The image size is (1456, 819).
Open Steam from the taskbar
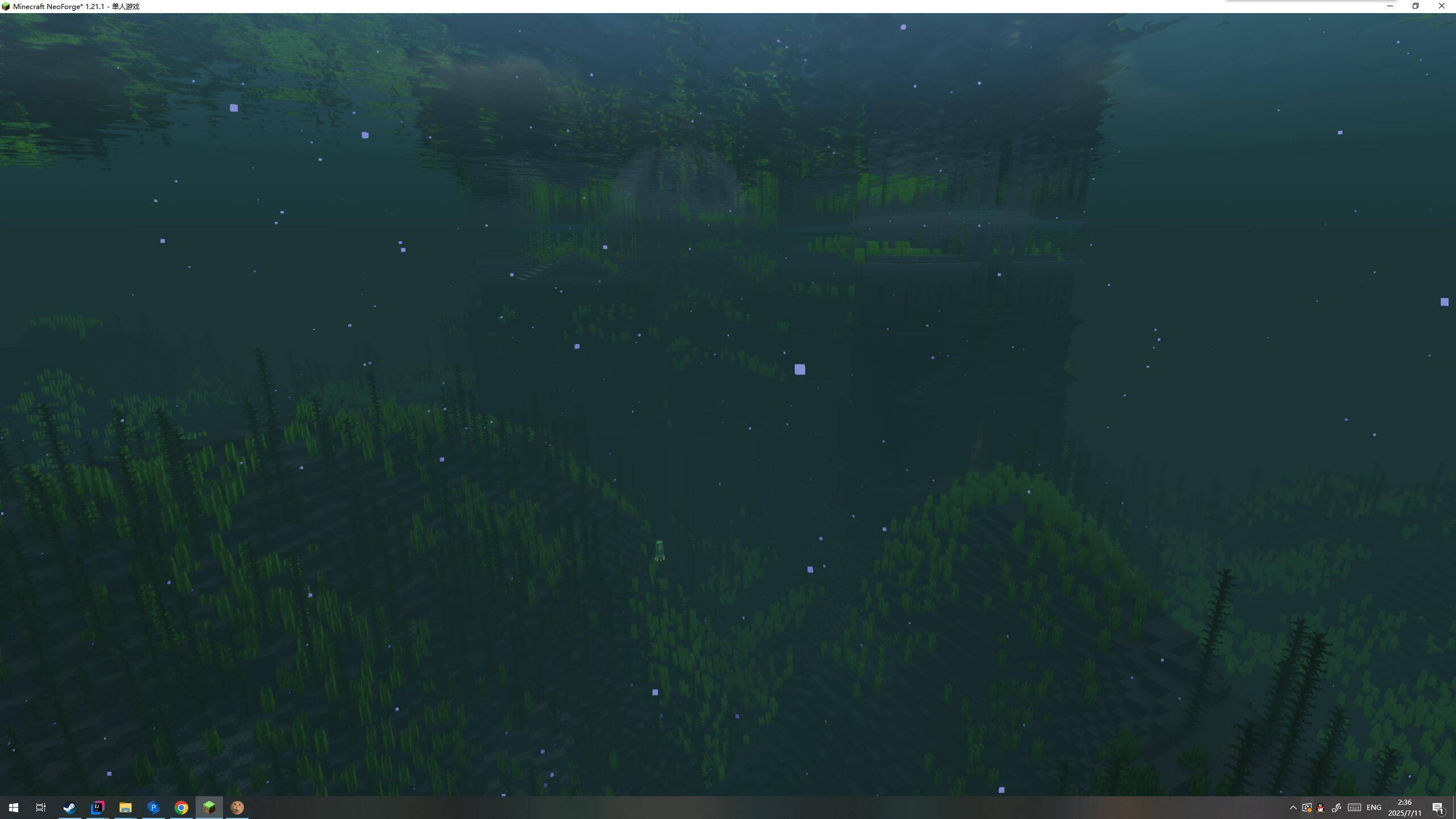(69, 807)
